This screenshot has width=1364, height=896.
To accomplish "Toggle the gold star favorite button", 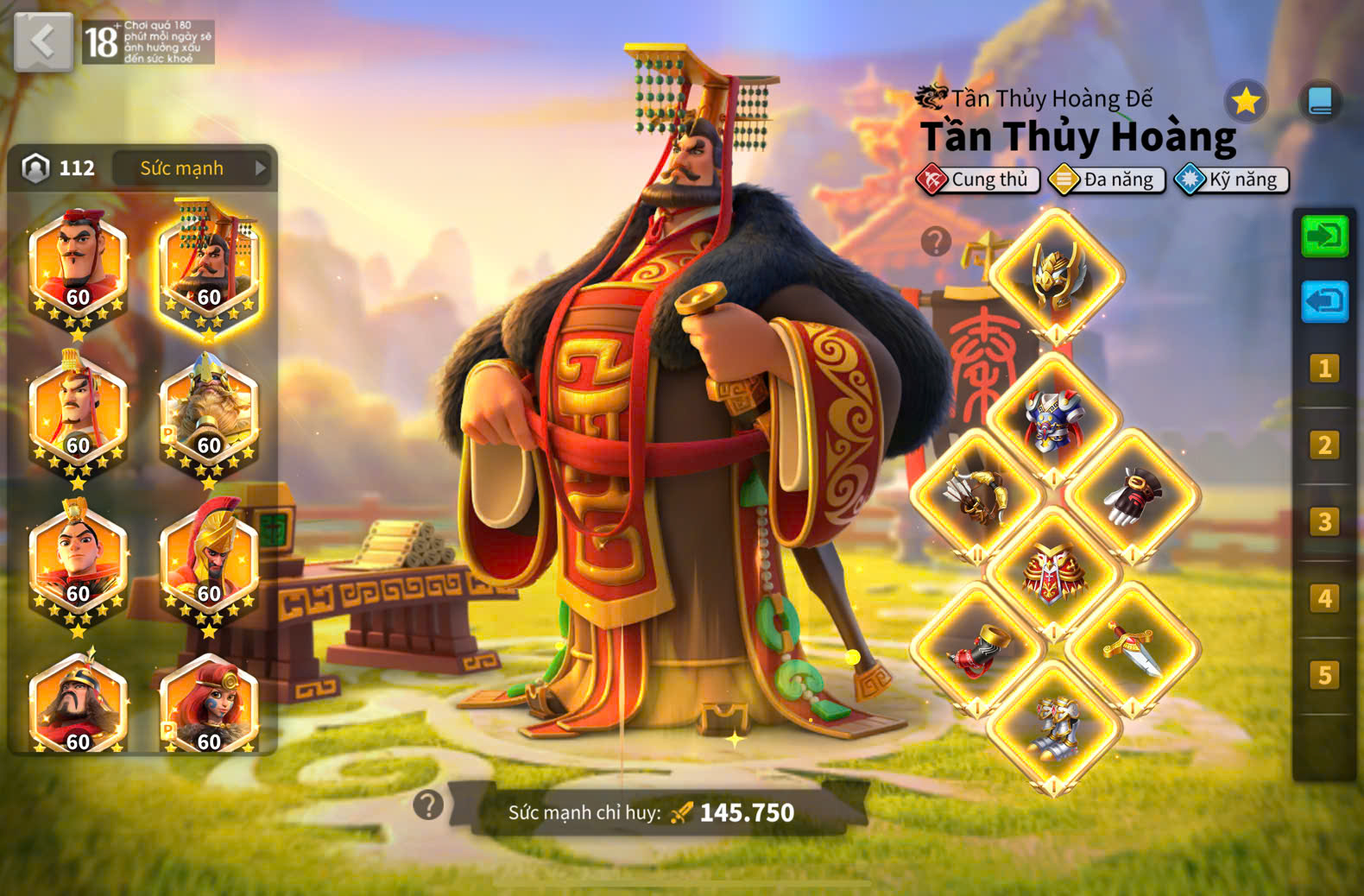I will click(1246, 102).
